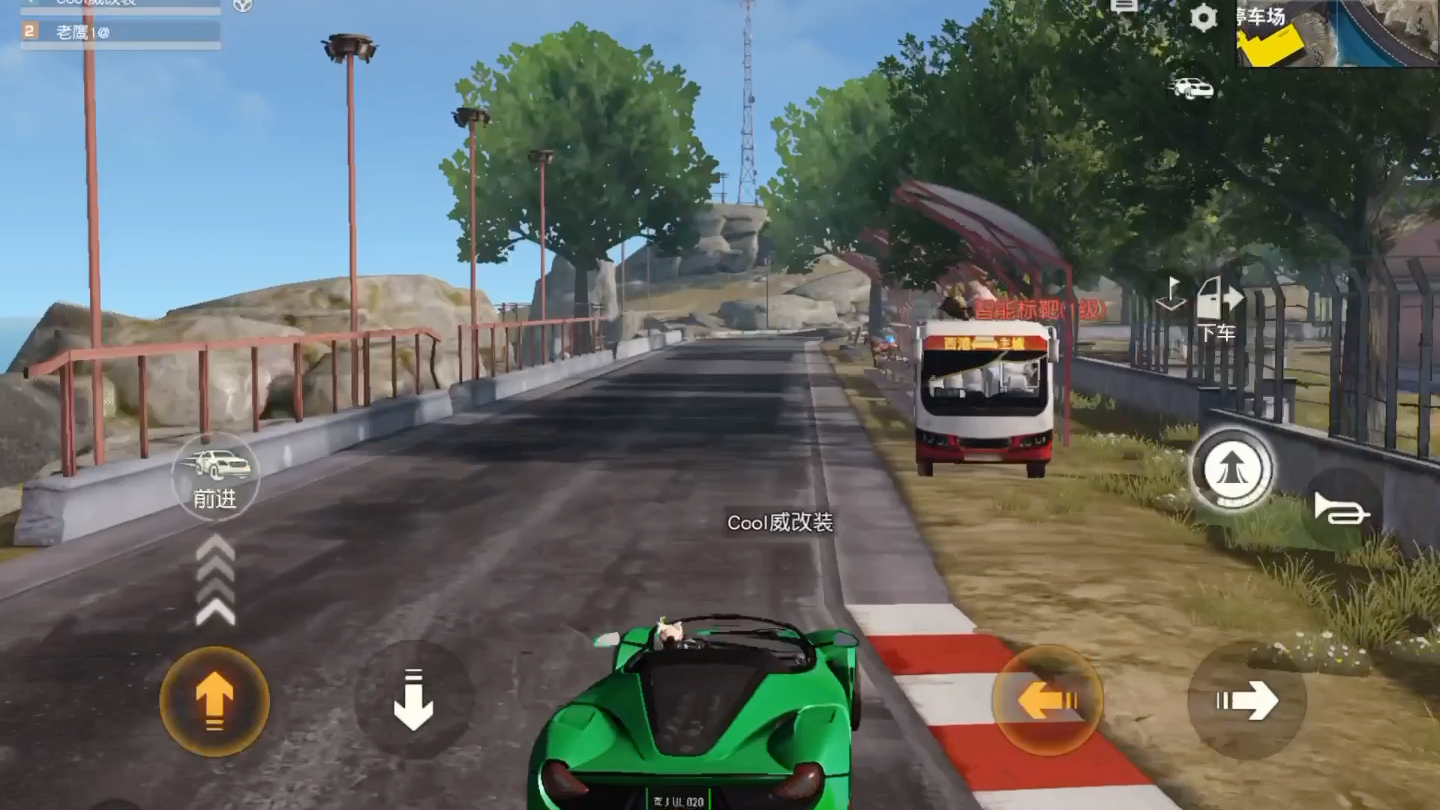Activate the round boost button
This screenshot has width=1440, height=810.
coord(1231,470)
